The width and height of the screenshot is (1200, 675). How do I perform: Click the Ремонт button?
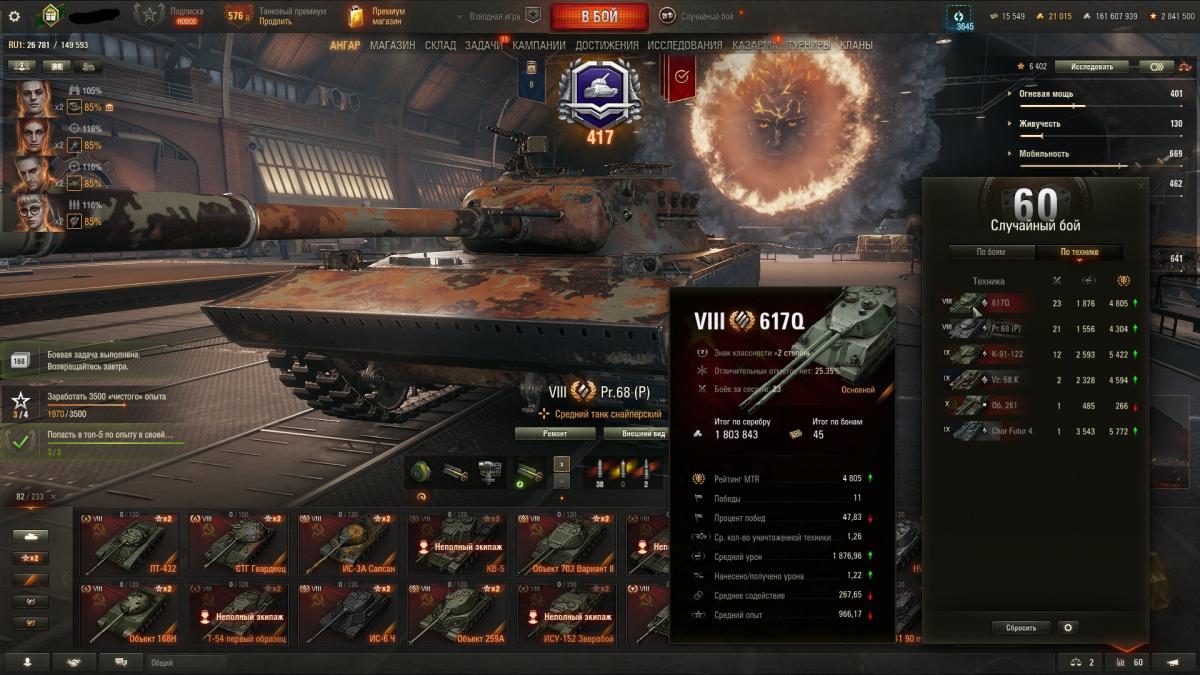[555, 433]
